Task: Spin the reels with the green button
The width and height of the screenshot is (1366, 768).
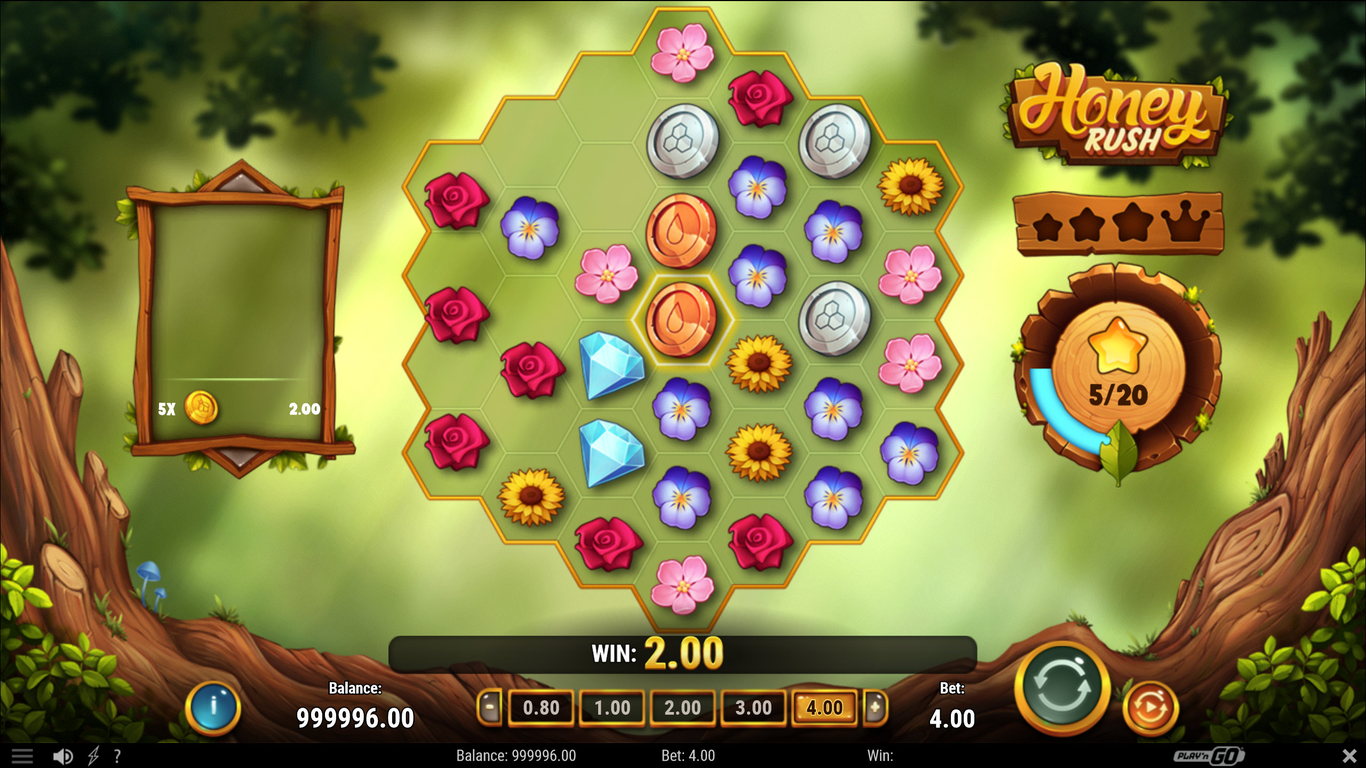Action: point(1061,688)
